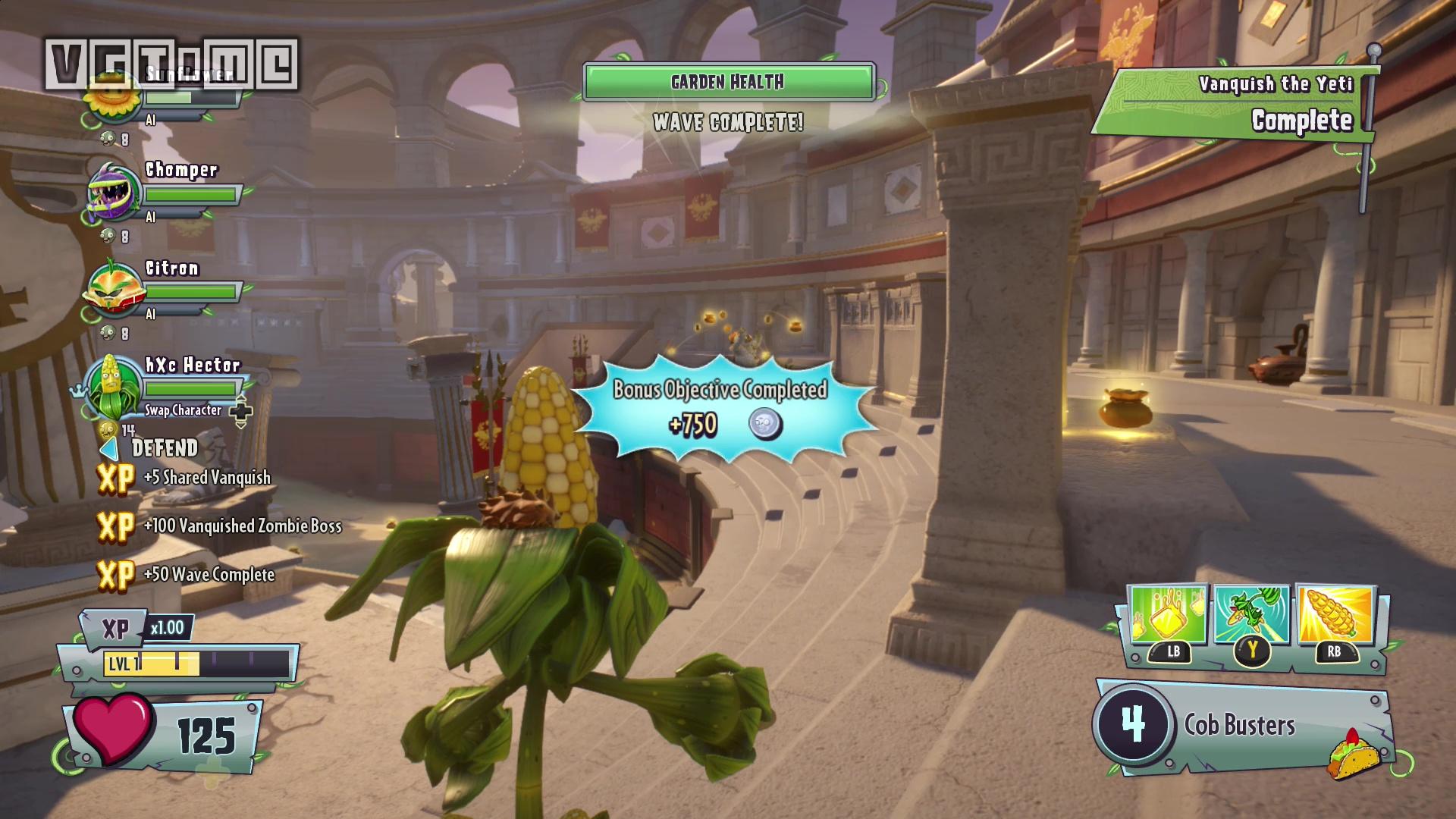This screenshot has height=819, width=1456.
Task: Click hXc Hector's Kernel Corn portrait
Action: pyautogui.click(x=114, y=387)
